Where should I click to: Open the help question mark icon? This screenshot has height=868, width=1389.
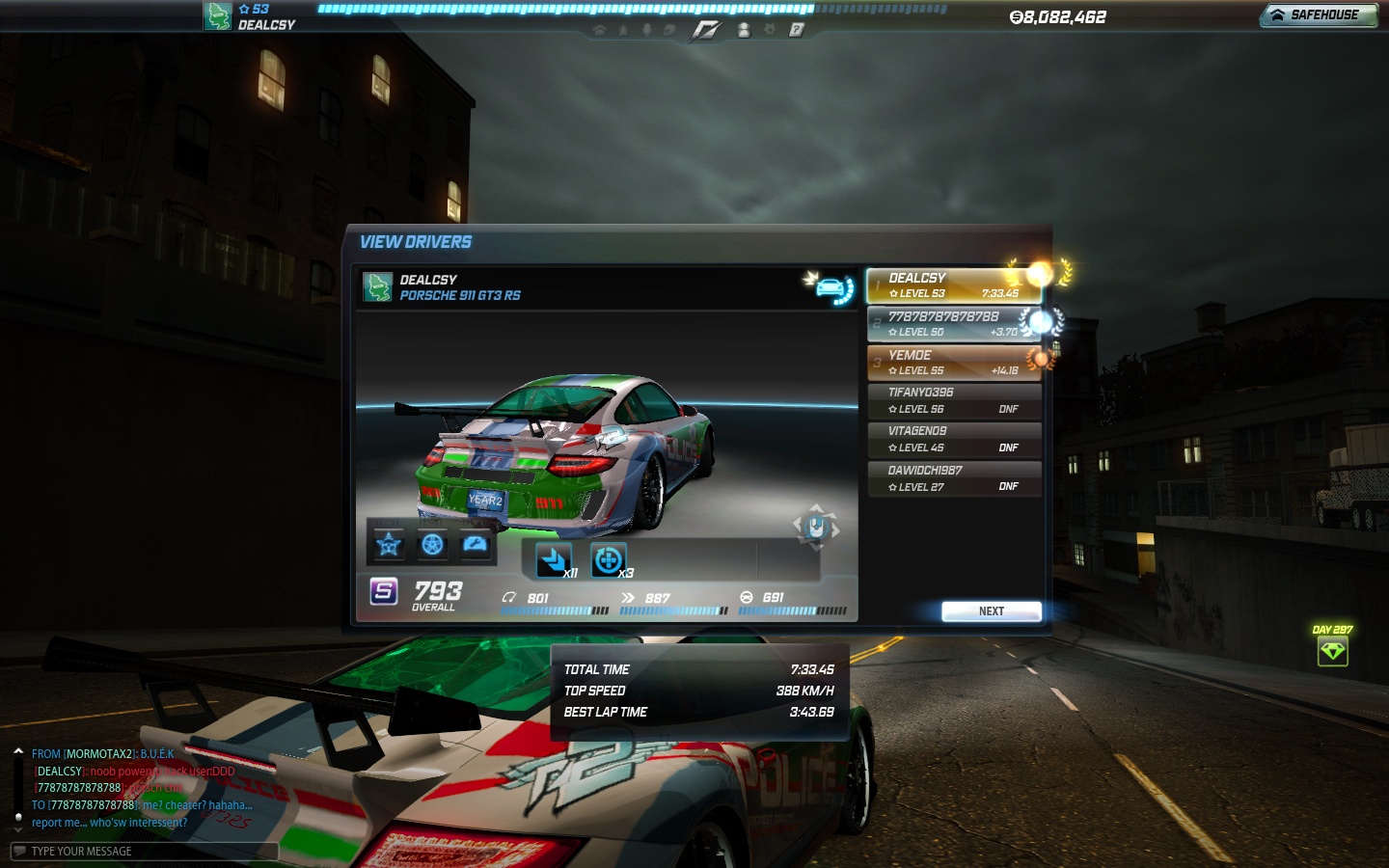pyautogui.click(x=796, y=30)
